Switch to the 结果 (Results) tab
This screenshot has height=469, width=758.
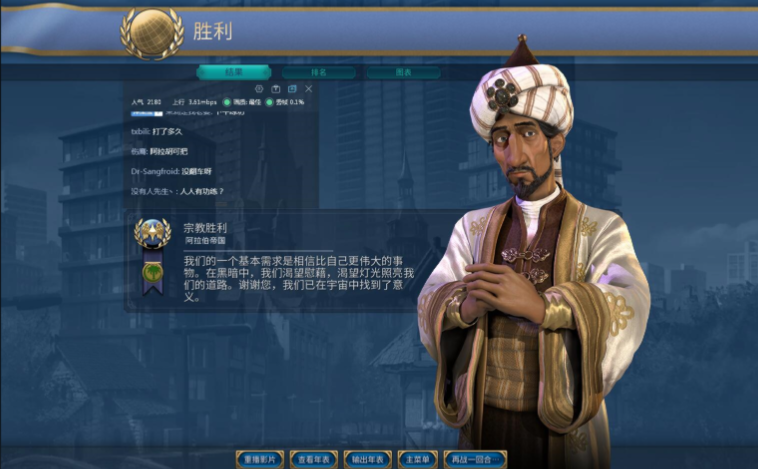coord(234,73)
